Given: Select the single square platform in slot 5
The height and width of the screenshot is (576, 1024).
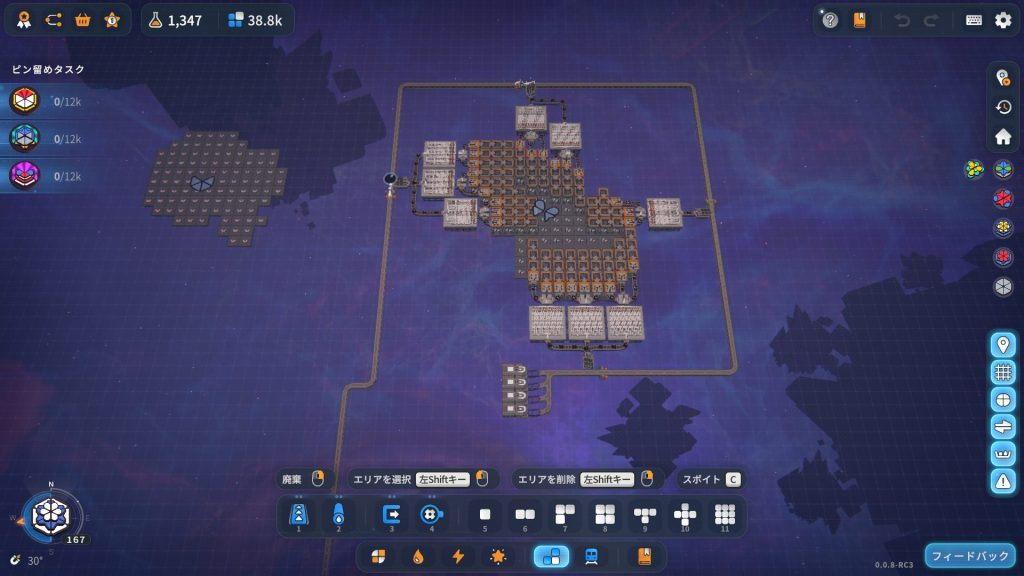Looking at the screenshot, I should (485, 514).
